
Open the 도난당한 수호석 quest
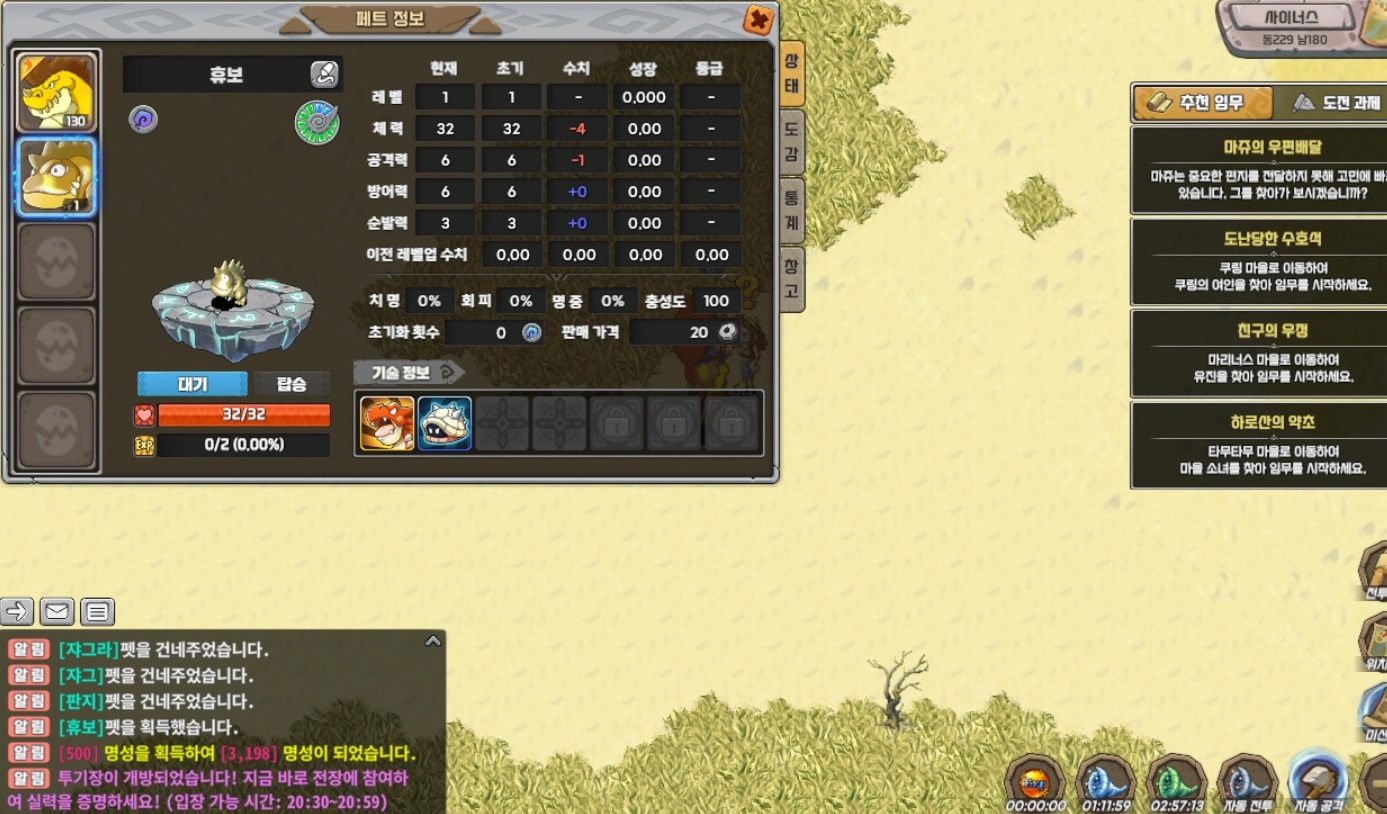[1258, 262]
